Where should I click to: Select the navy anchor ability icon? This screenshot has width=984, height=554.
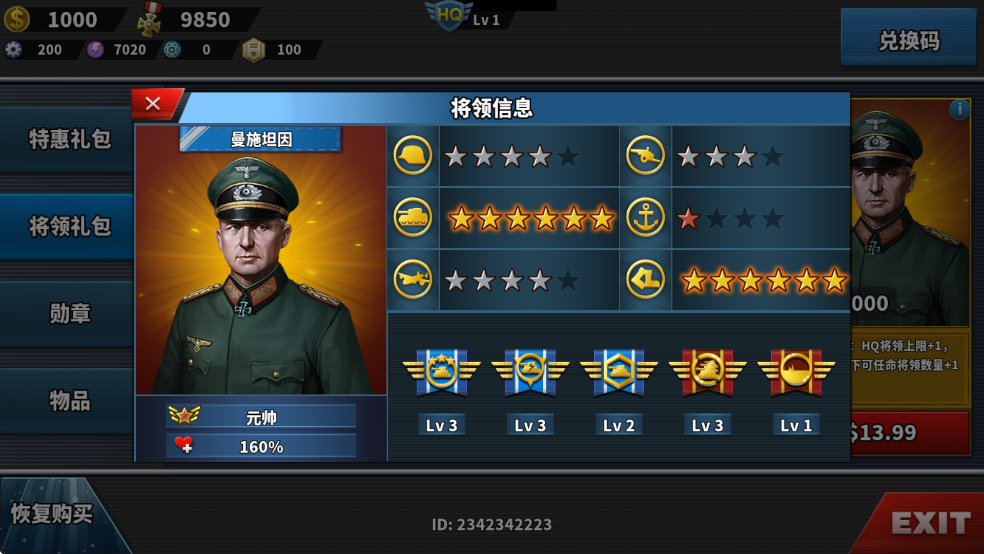click(645, 218)
